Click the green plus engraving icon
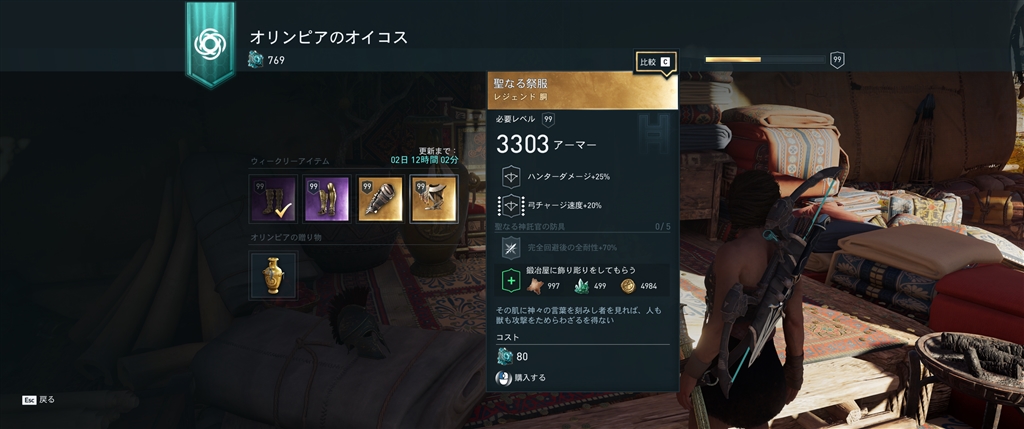 click(511, 282)
